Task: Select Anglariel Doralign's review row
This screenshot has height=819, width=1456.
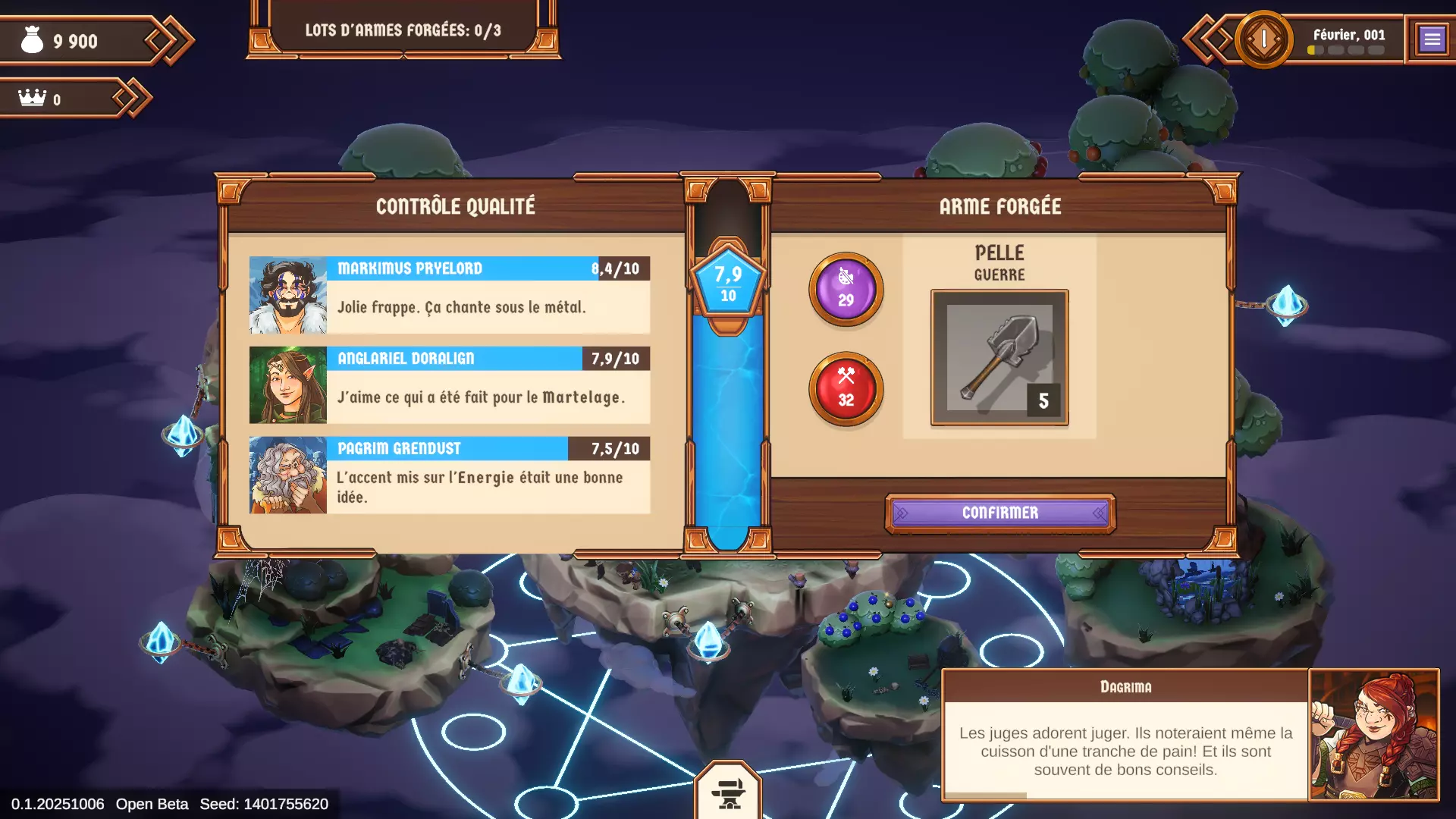Action: (450, 385)
